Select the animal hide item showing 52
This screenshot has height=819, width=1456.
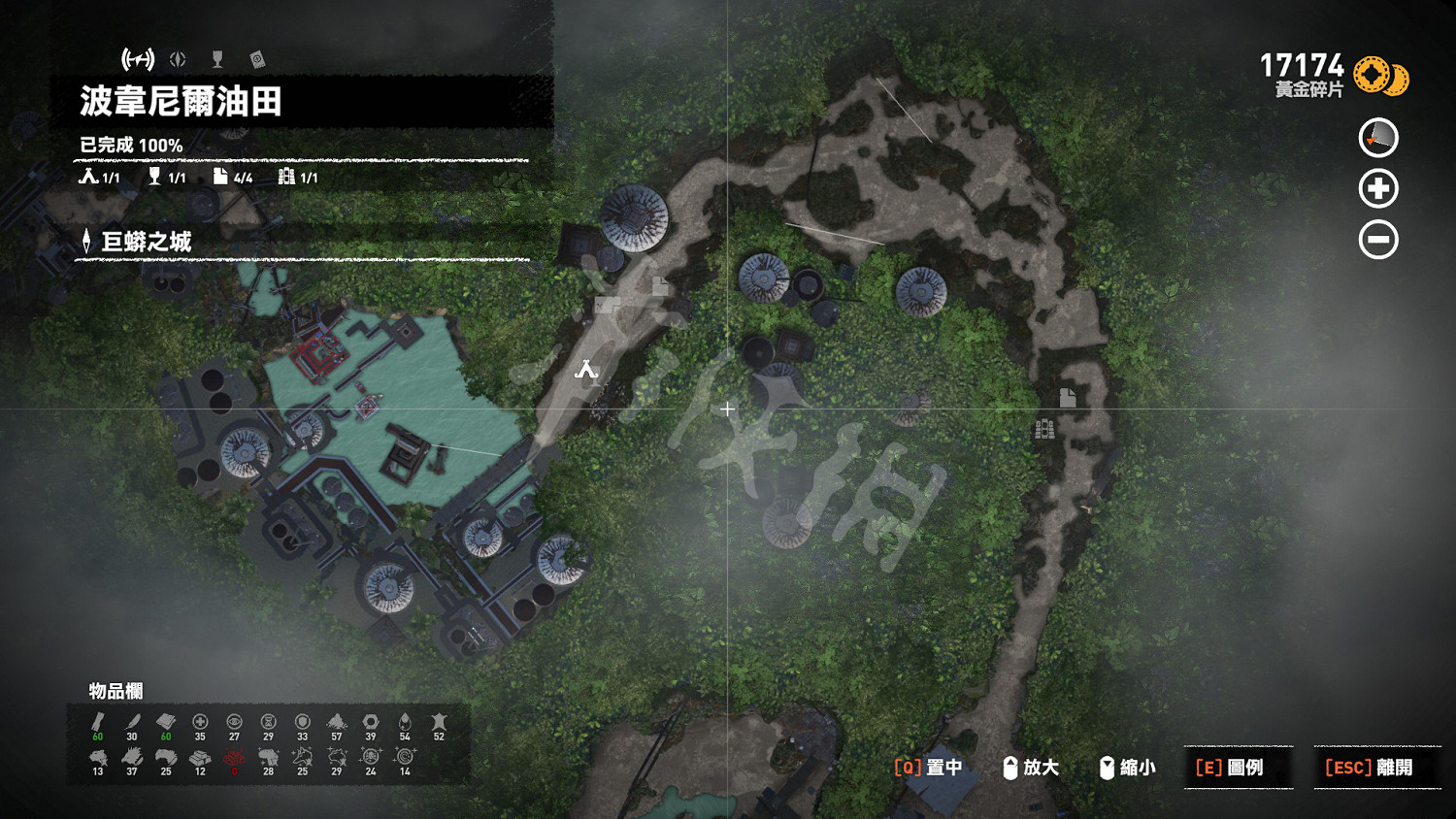point(439,723)
